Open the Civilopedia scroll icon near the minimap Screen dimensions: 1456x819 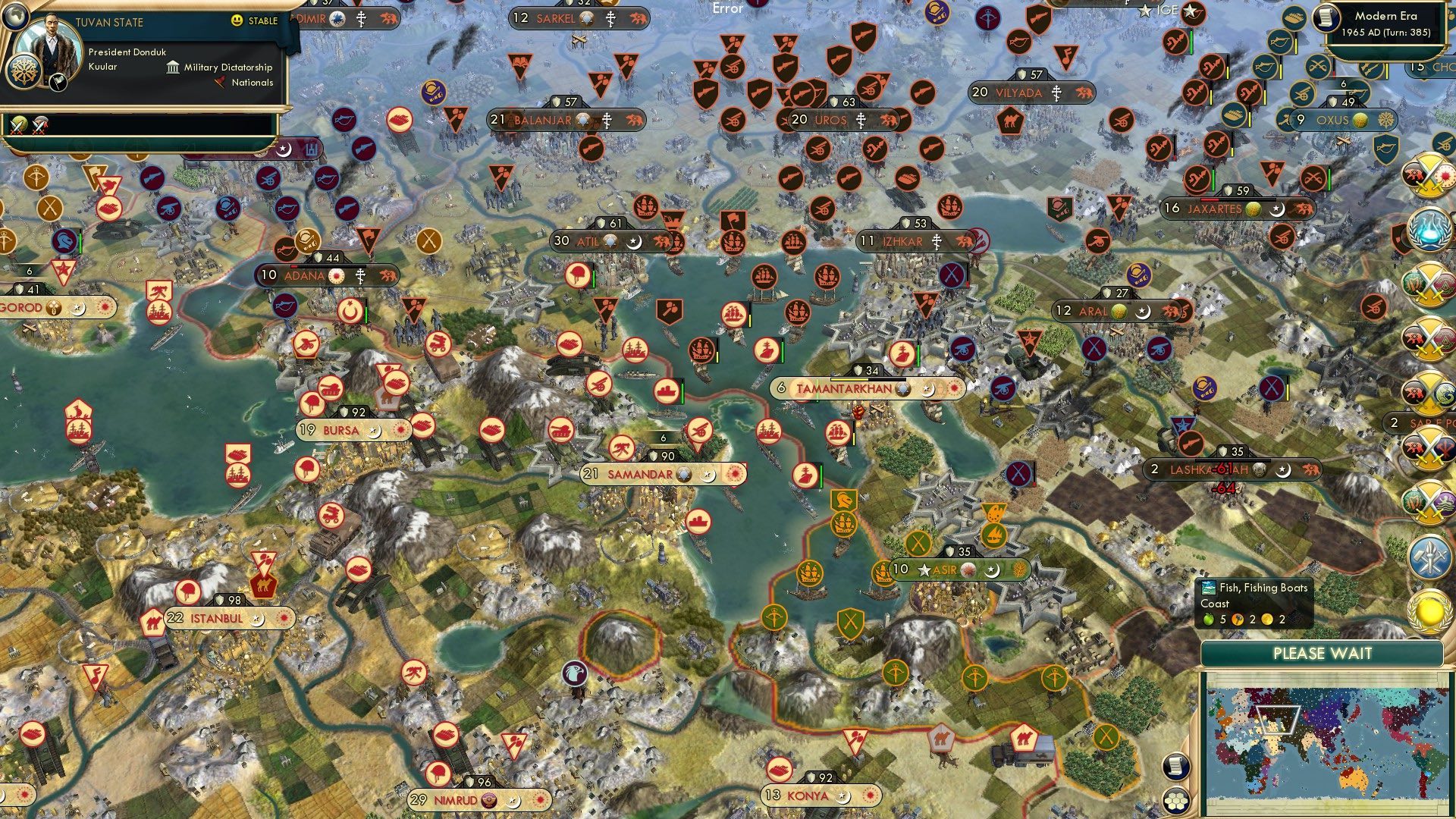pyautogui.click(x=1177, y=767)
